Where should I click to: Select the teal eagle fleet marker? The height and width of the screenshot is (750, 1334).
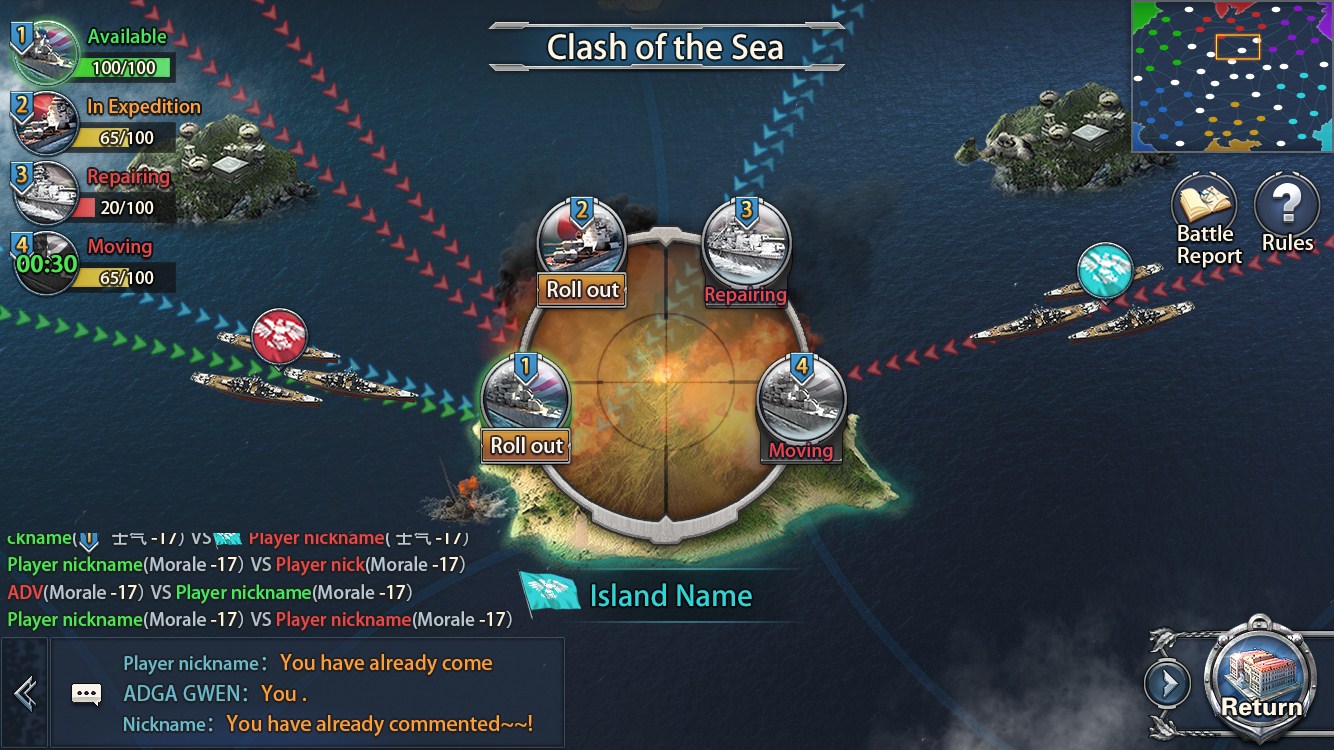pyautogui.click(x=1105, y=270)
